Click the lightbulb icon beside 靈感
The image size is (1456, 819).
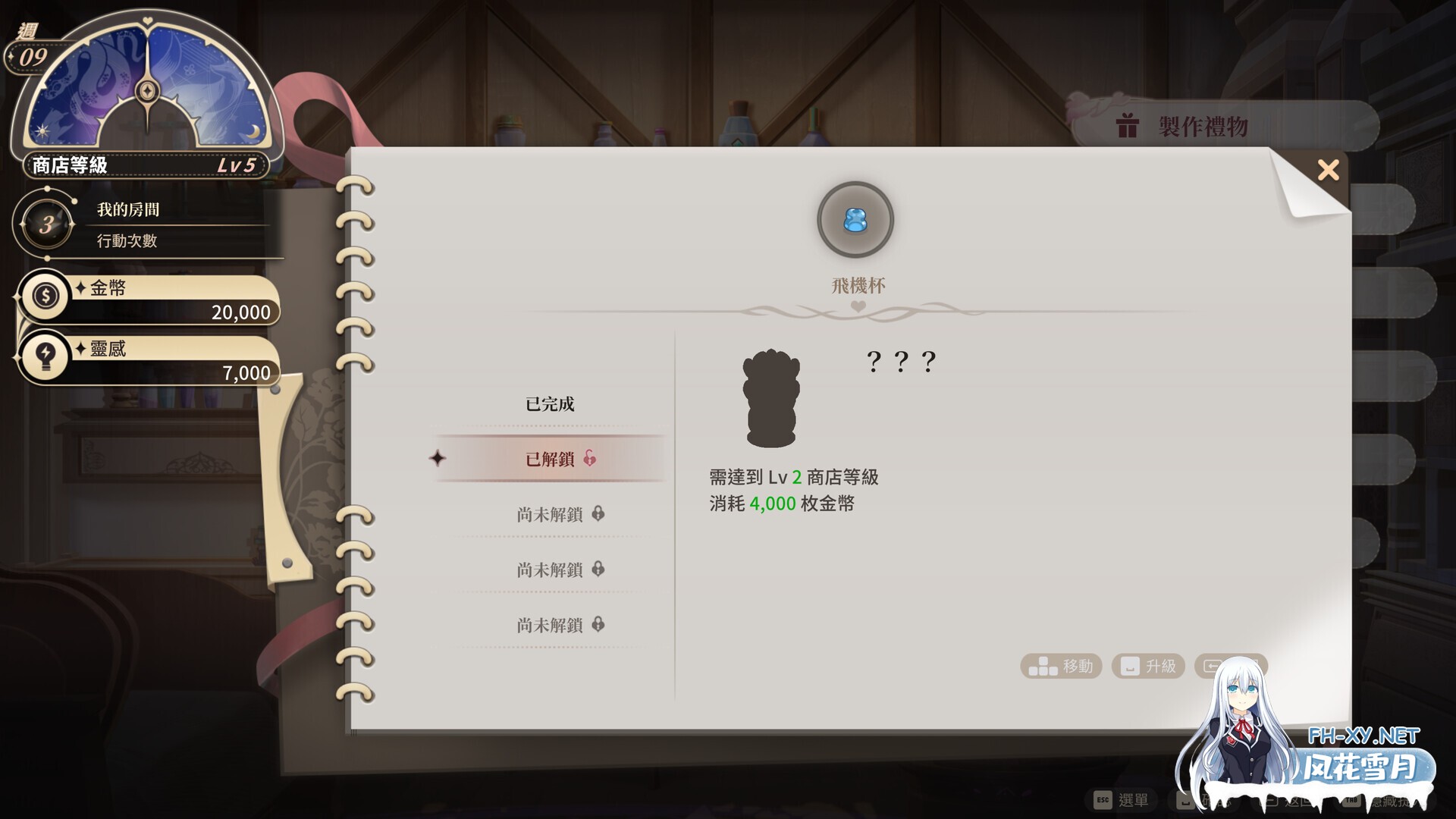coord(45,356)
